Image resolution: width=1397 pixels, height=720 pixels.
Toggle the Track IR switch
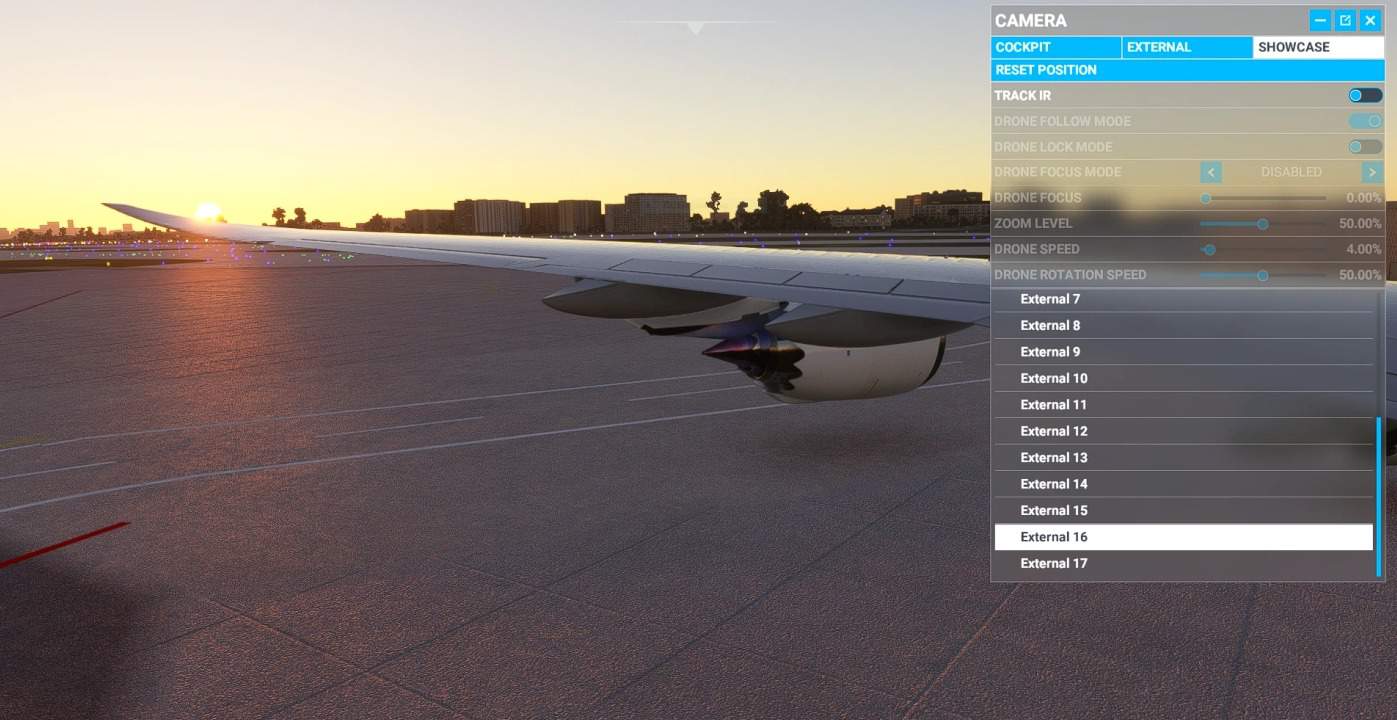[1365, 96]
